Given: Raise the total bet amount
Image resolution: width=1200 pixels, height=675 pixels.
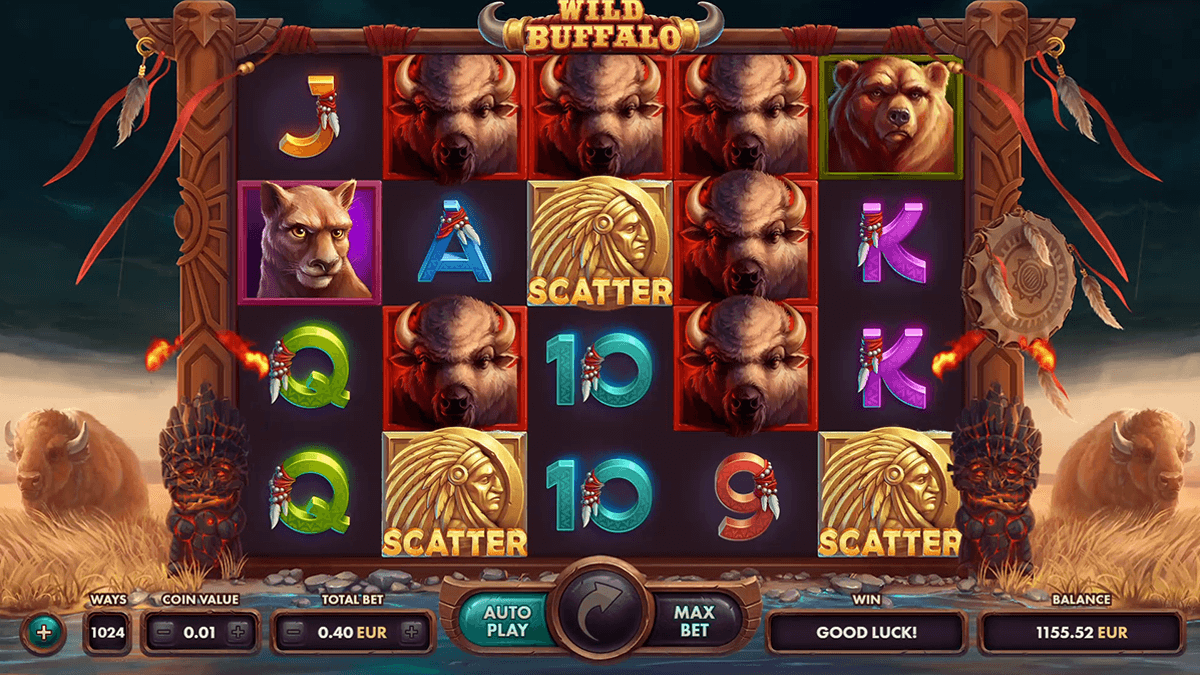Looking at the screenshot, I should [410, 632].
